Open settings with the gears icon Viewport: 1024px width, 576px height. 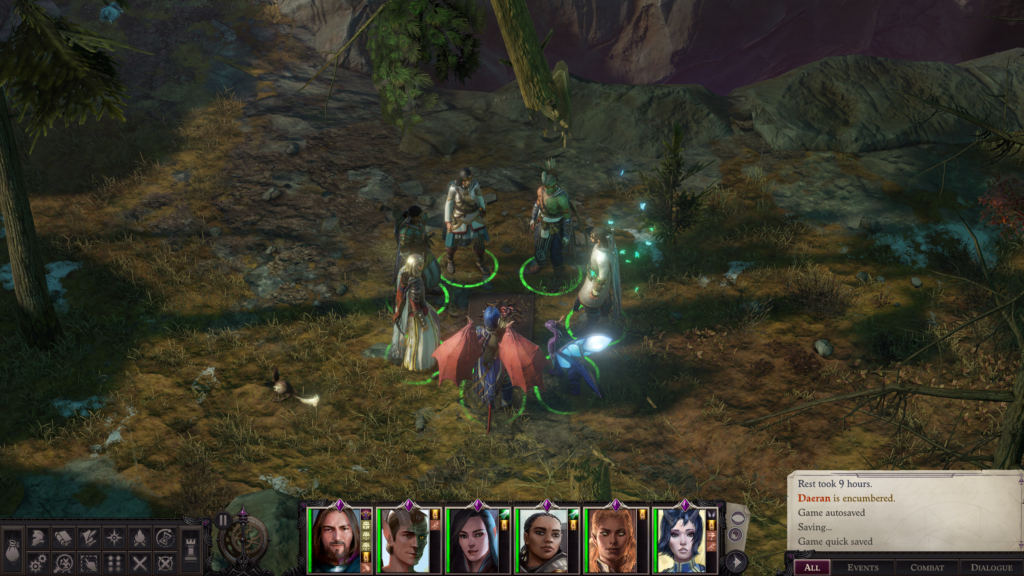click(36, 563)
